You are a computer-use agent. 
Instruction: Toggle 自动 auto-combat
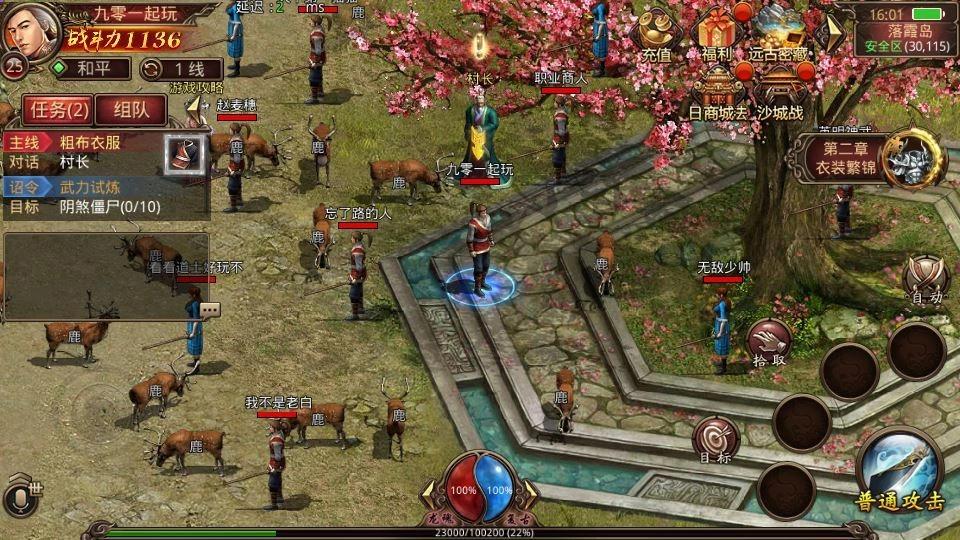click(x=924, y=278)
